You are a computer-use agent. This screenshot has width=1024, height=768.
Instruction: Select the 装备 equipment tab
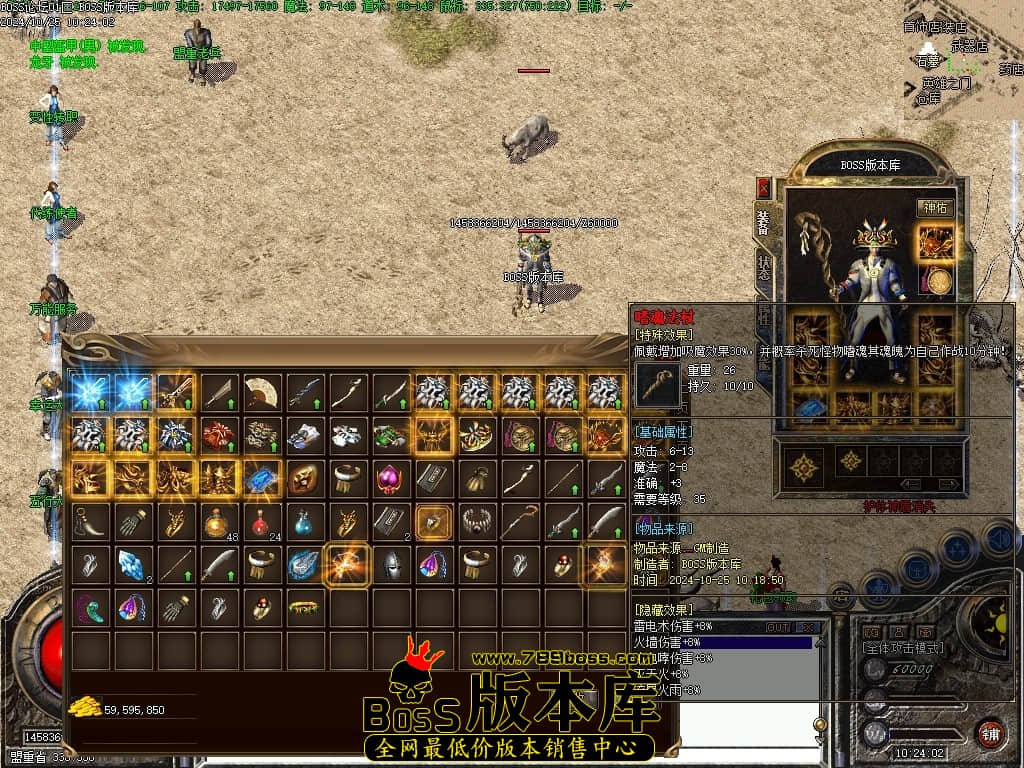(x=765, y=220)
